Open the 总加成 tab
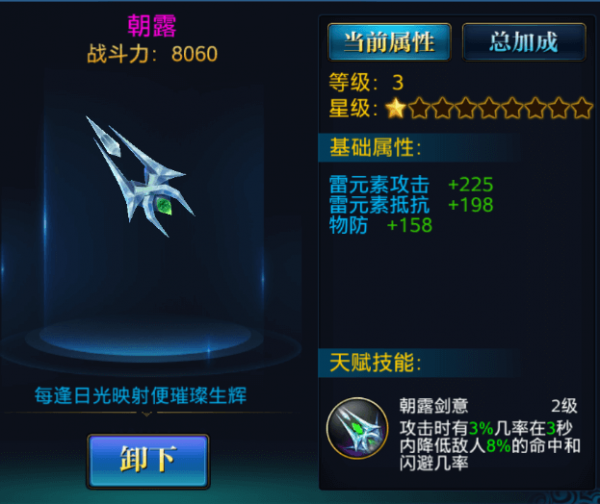The image size is (600, 504). click(523, 42)
